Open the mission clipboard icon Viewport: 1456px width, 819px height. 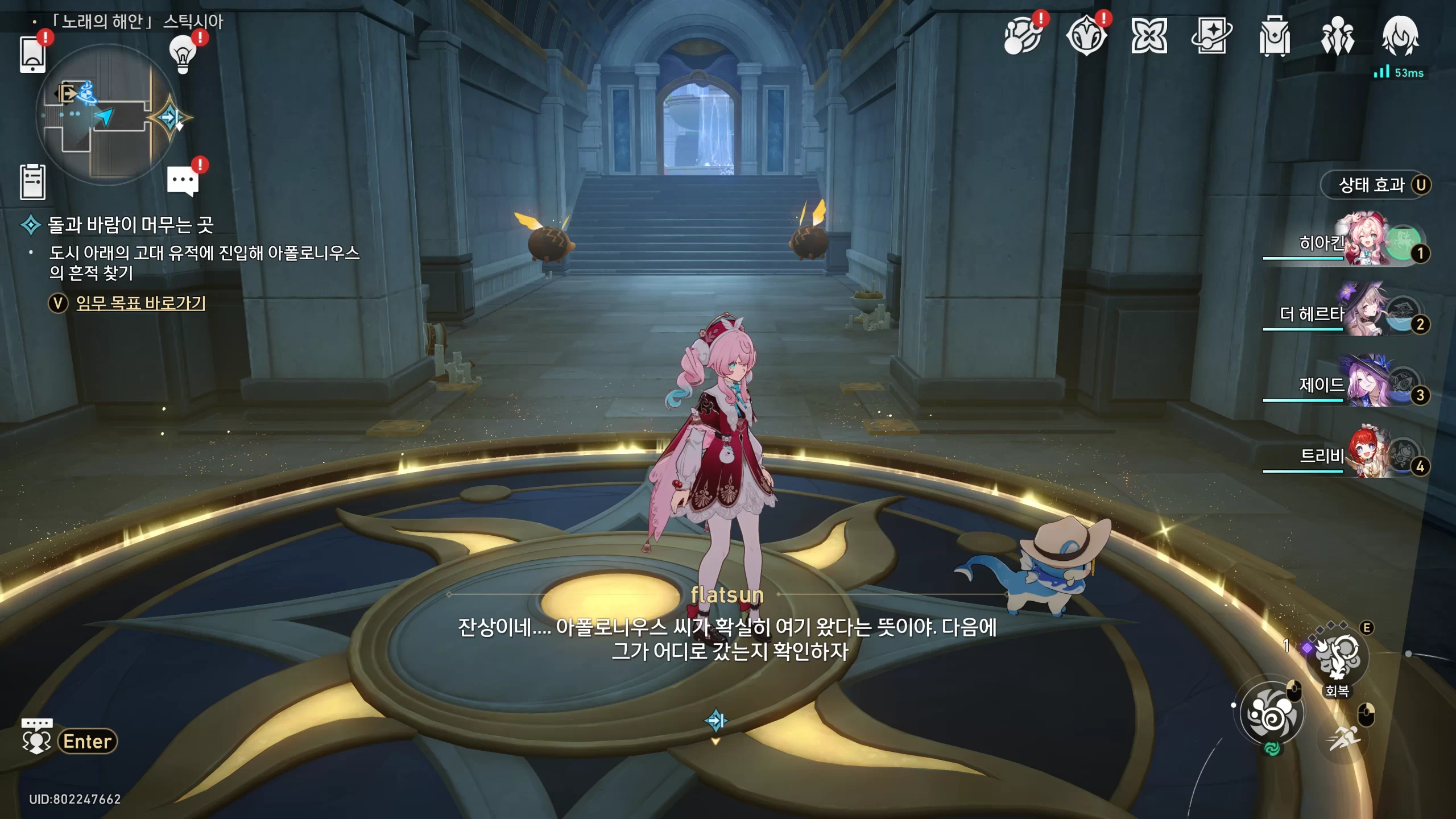(x=32, y=182)
